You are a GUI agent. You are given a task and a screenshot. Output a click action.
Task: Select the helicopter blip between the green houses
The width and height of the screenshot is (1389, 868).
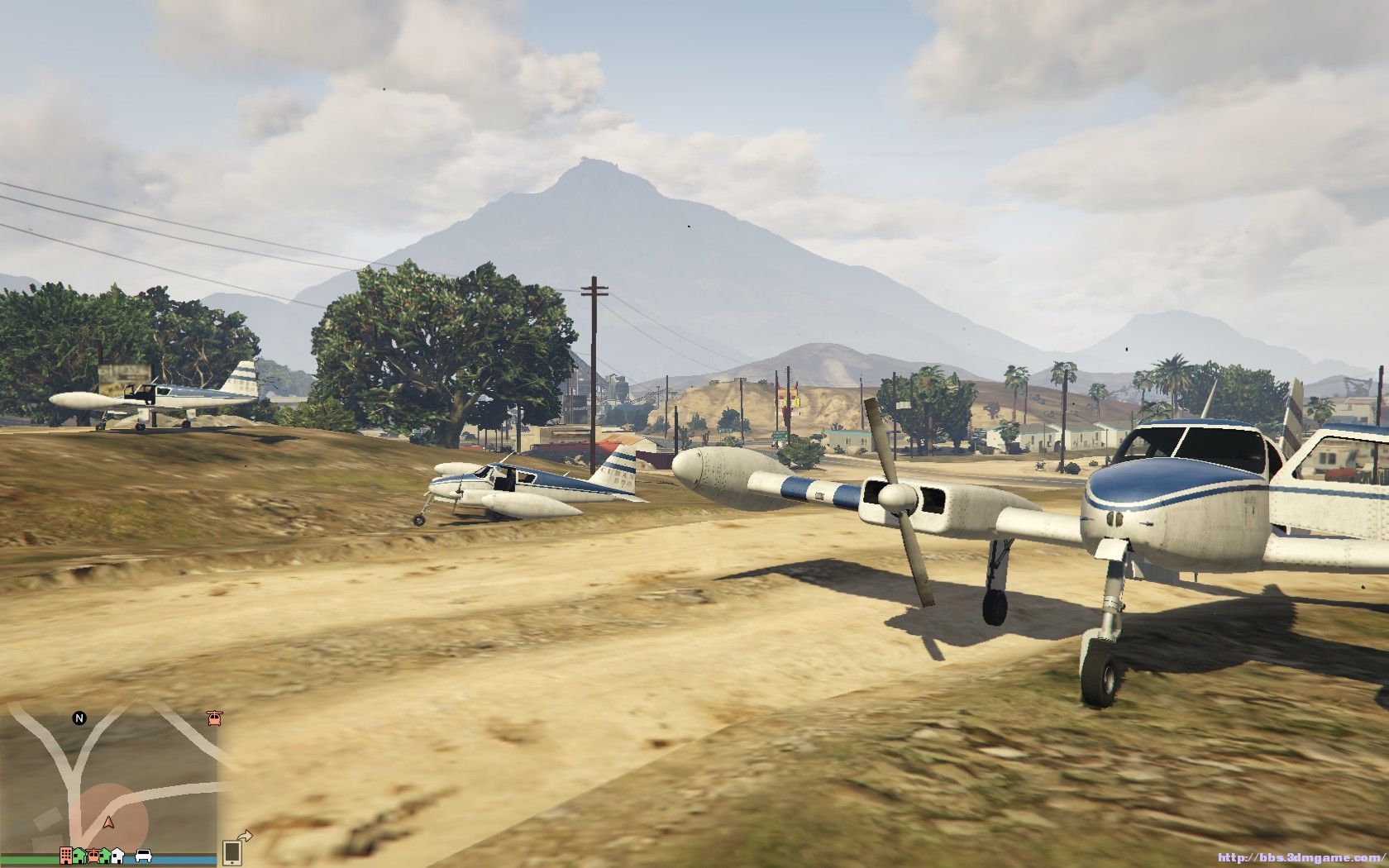click(93, 854)
